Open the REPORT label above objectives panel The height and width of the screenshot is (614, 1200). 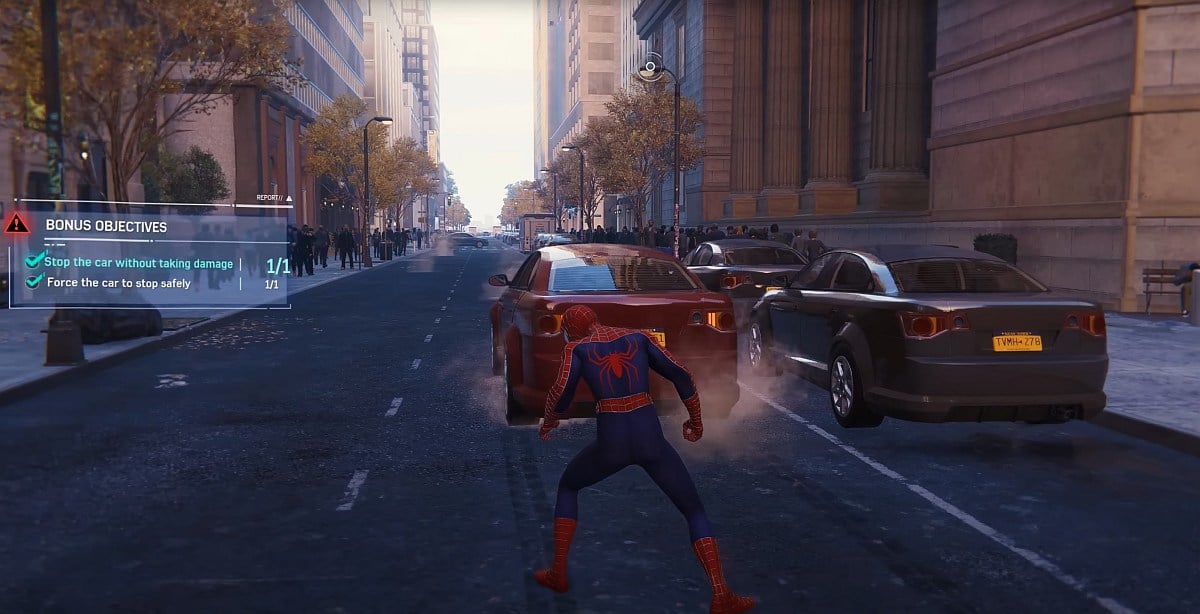272,198
